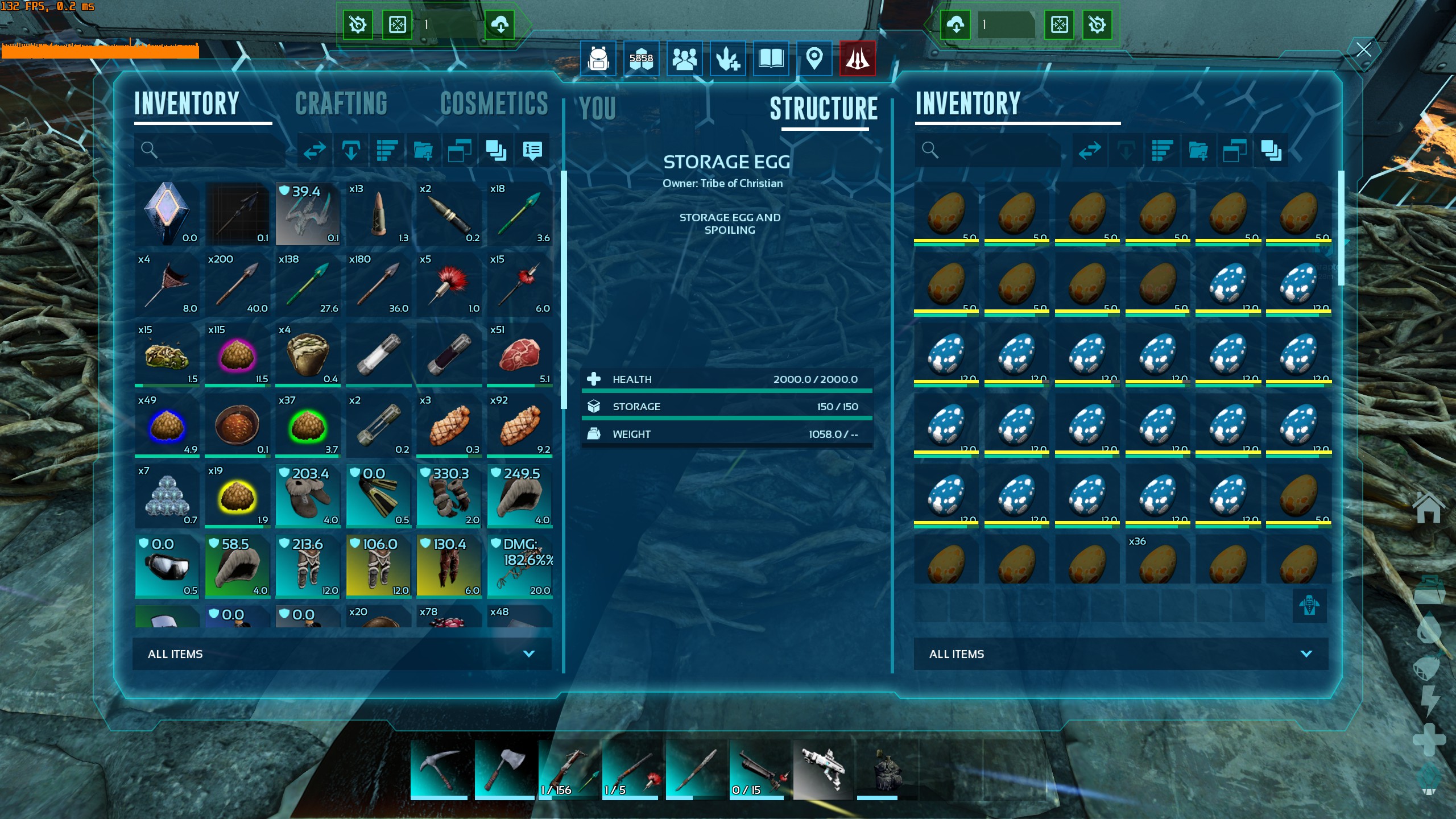Select the raw meat stack x51

(519, 354)
